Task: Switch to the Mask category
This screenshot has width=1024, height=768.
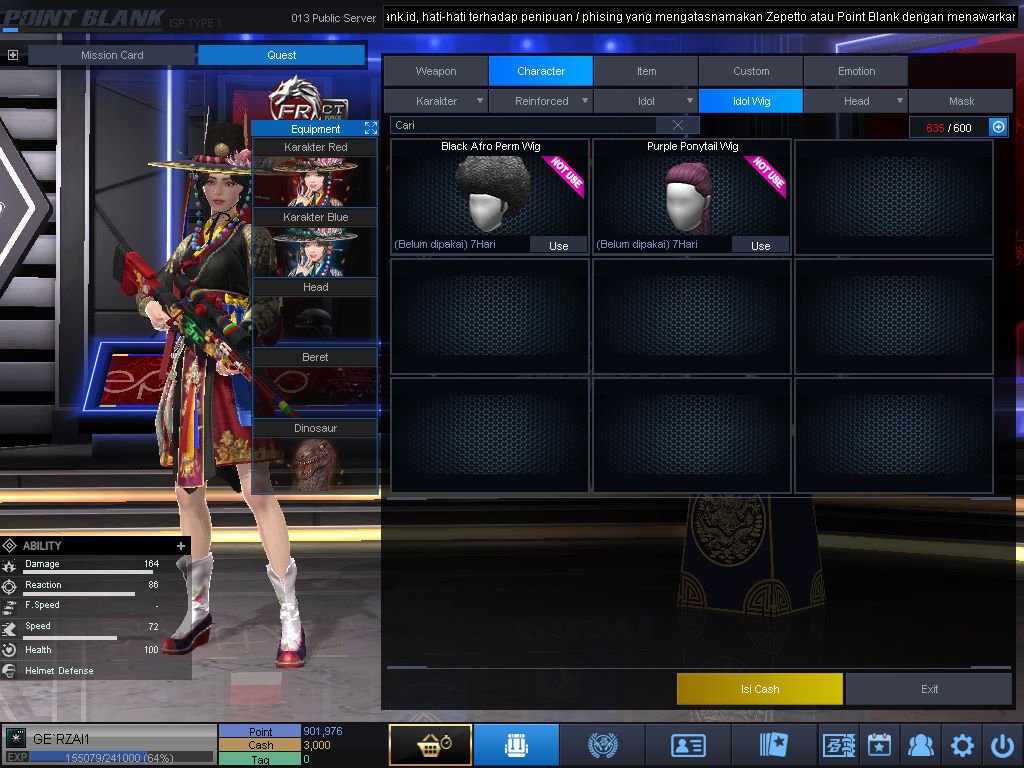Action: pyautogui.click(x=961, y=101)
